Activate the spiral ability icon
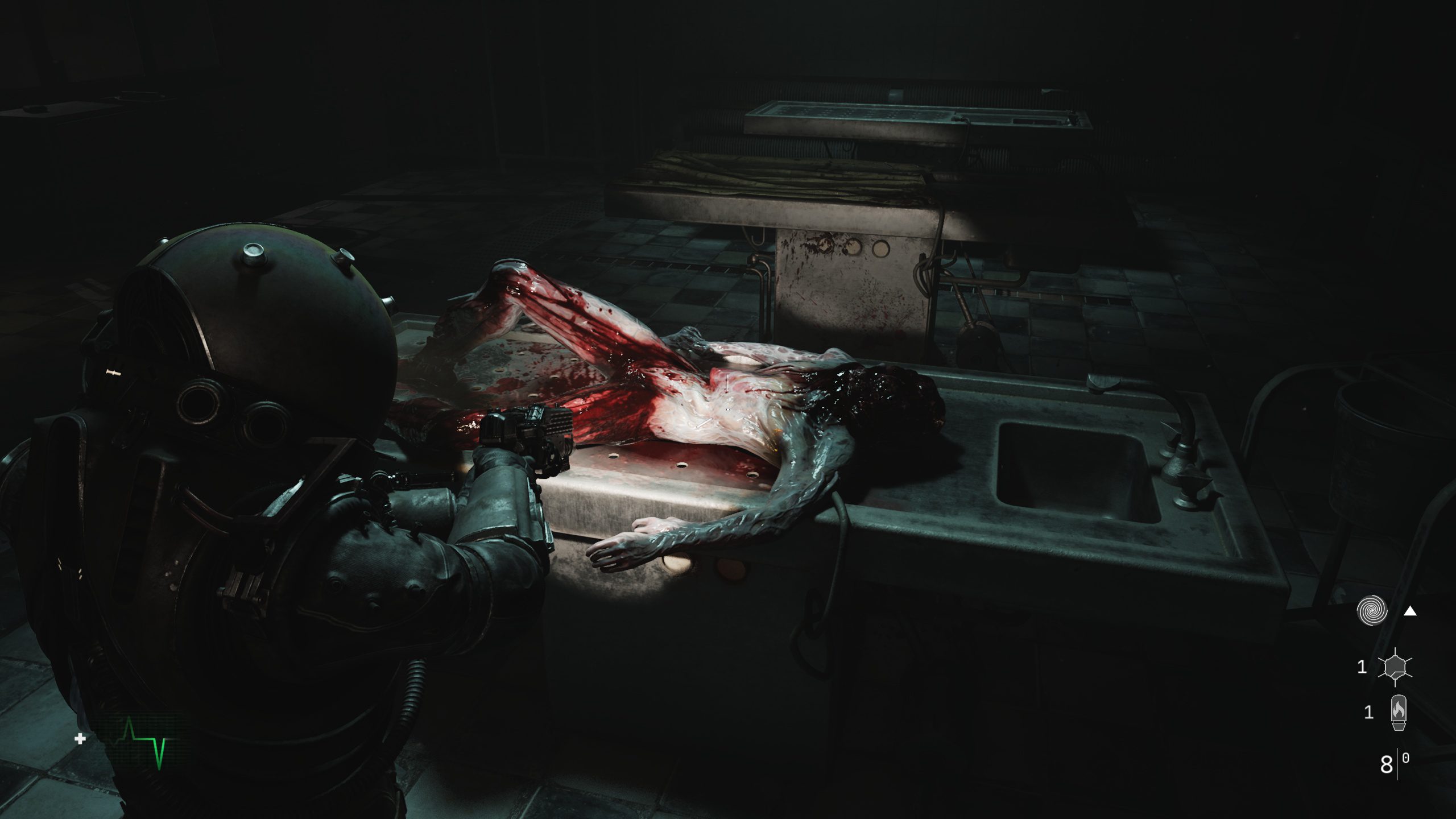Screen dimensions: 1456x819 click(1371, 611)
